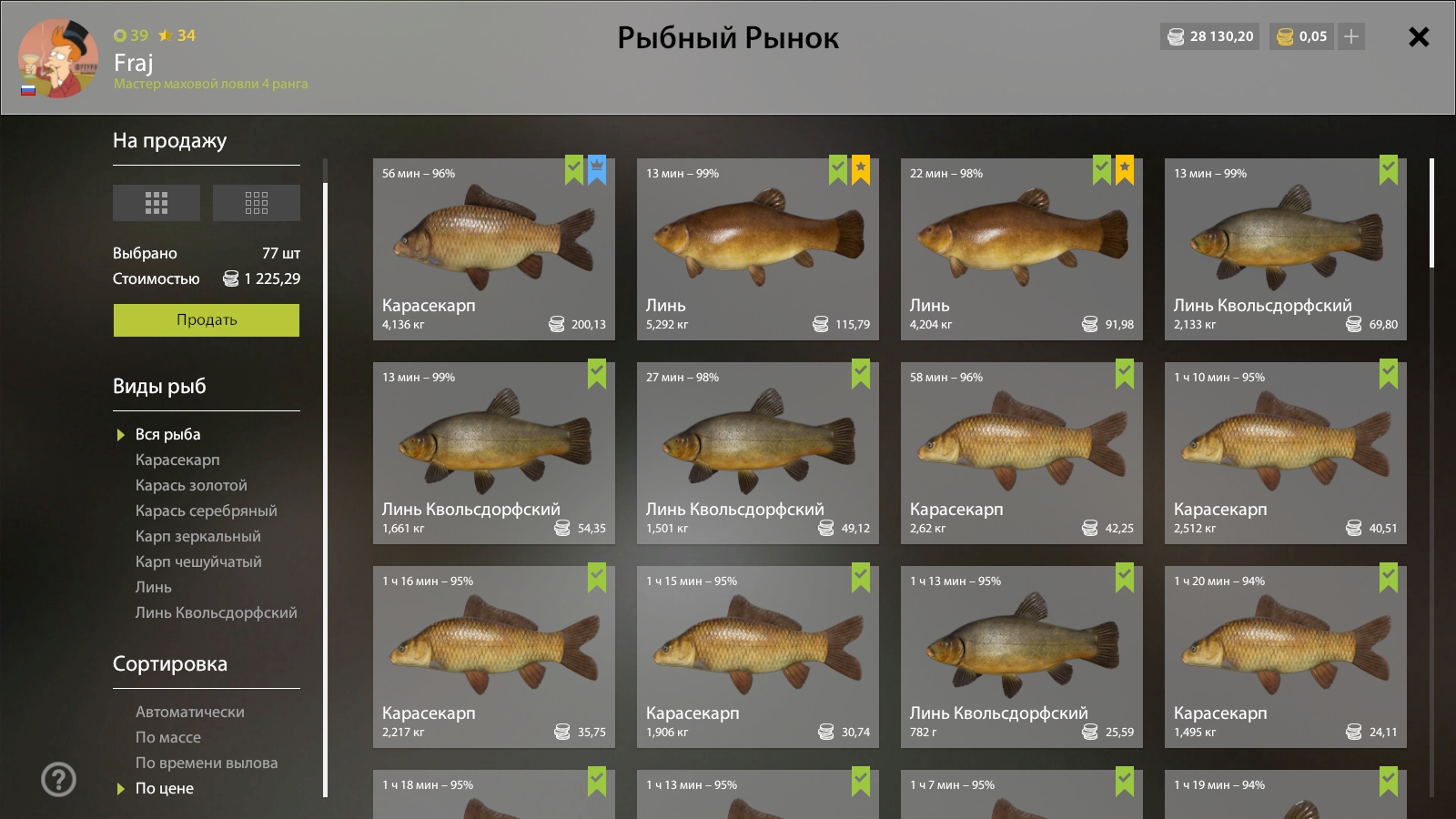Click the green Продать sell button
Screen dimensions: 1456x819
click(x=207, y=320)
